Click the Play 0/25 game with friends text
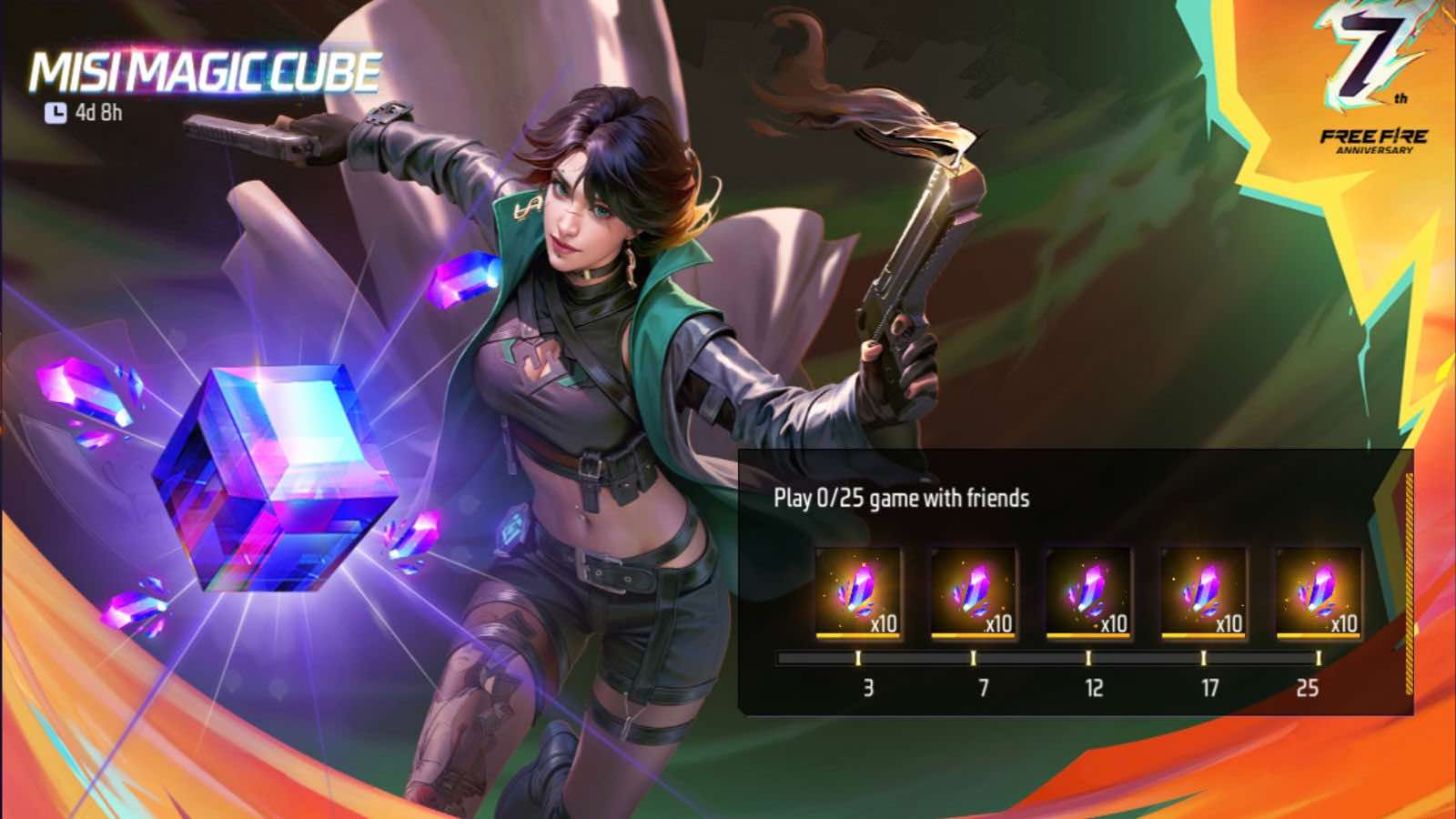The image size is (1456, 819). pos(901,500)
